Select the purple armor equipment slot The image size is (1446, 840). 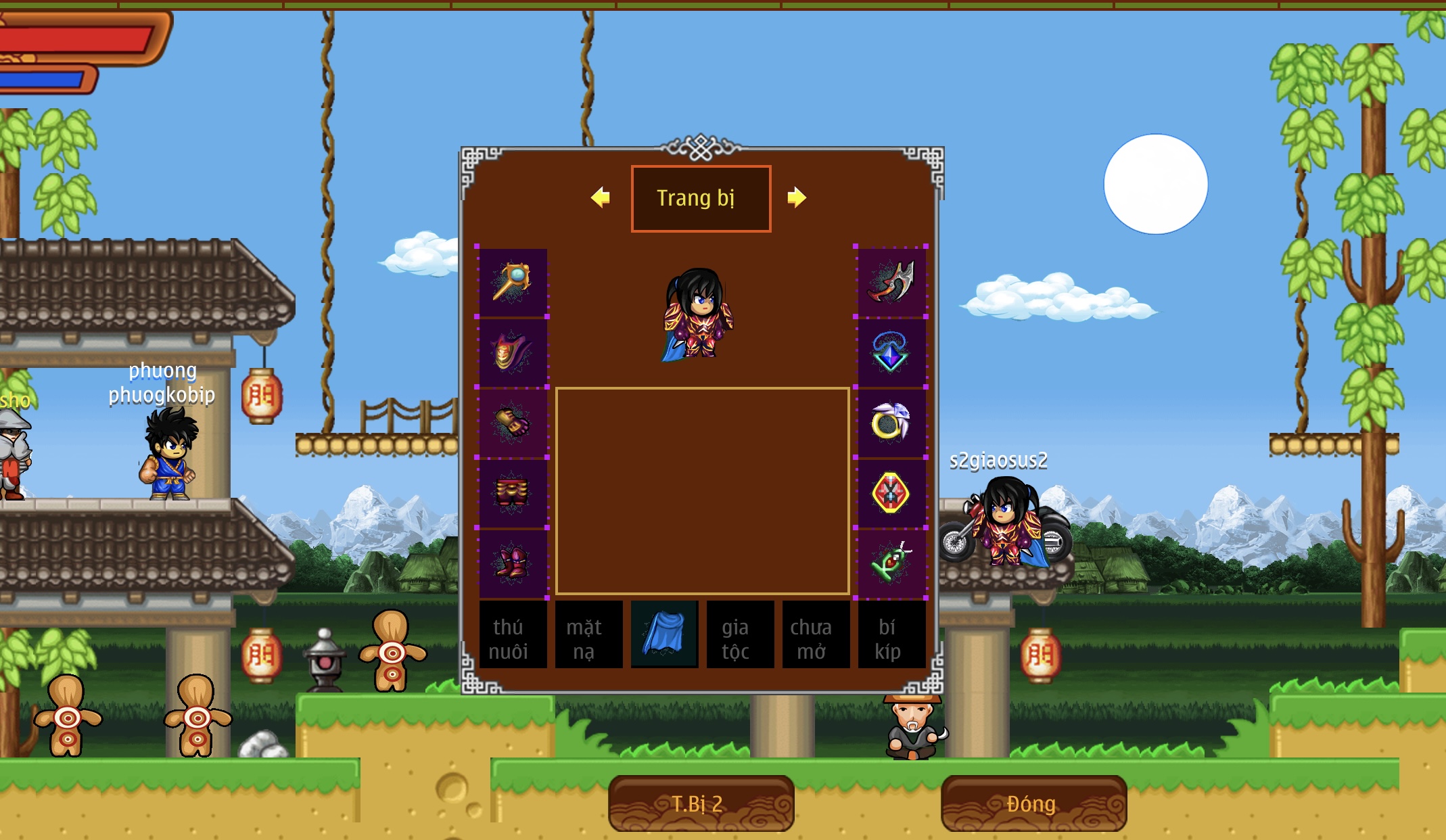513,352
